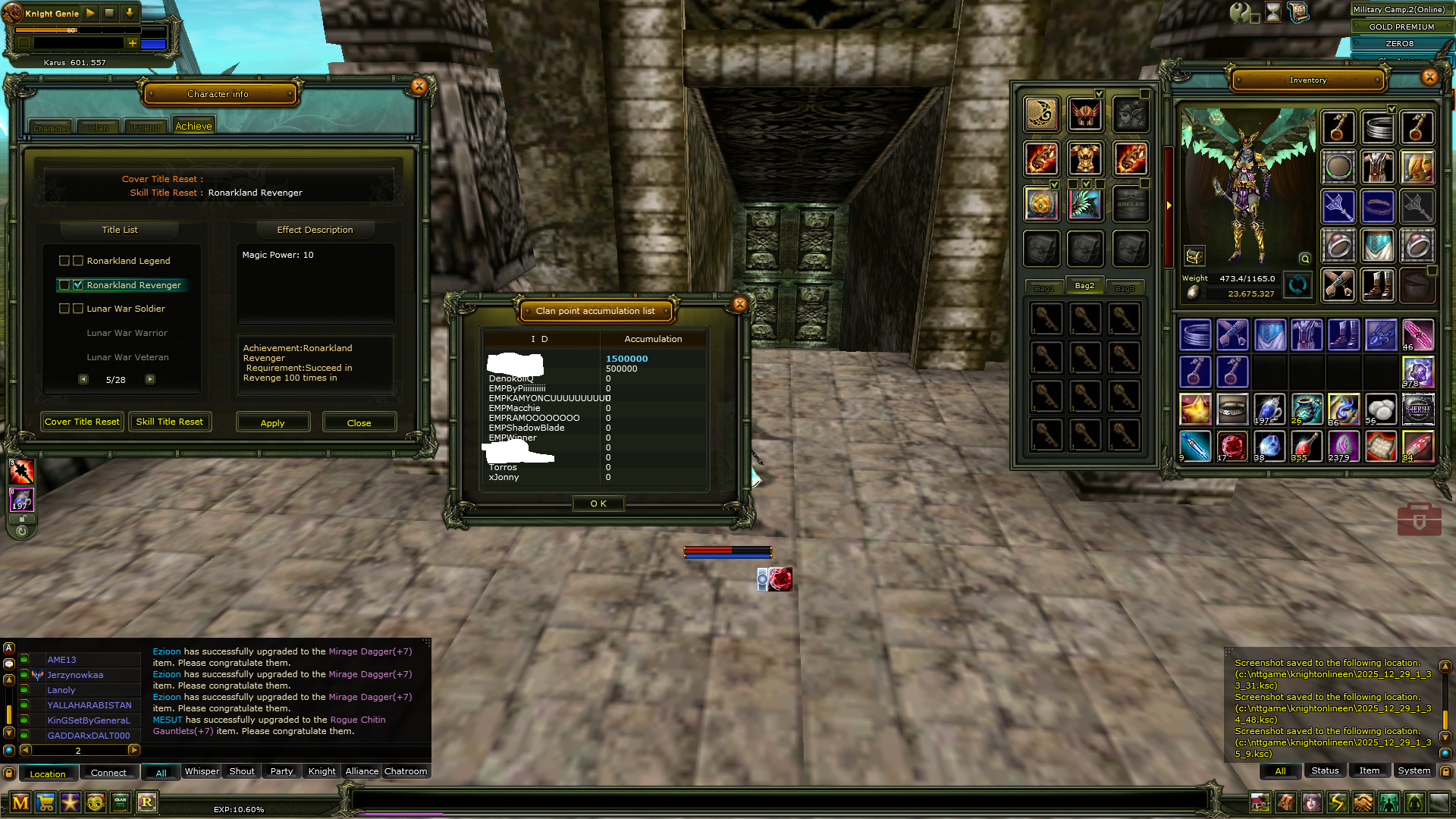The image size is (1456, 819).
Task: Select the Alliance chat tab
Action: [x=362, y=771]
